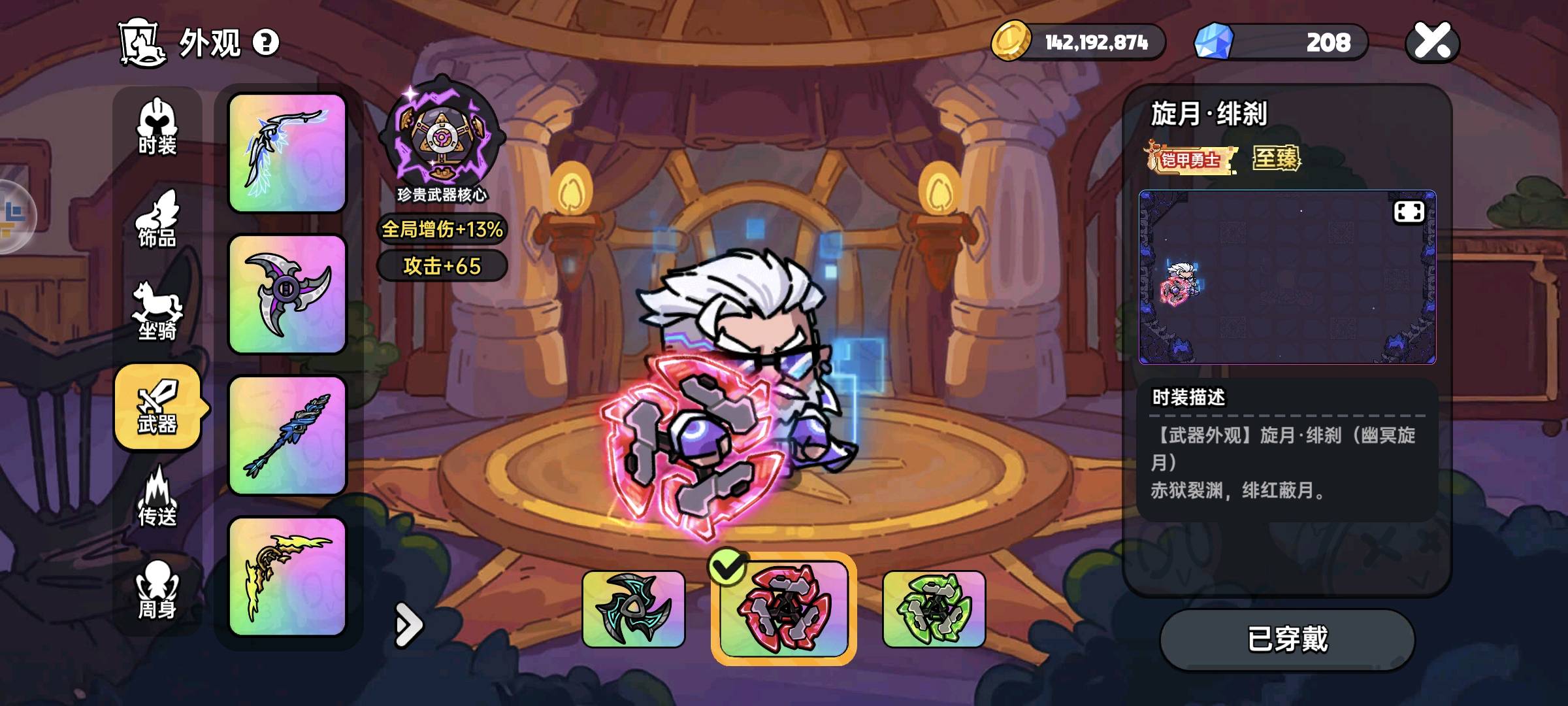Select the red 旋月·绯刹 variant
This screenshot has height=706, width=1568.
point(783,609)
